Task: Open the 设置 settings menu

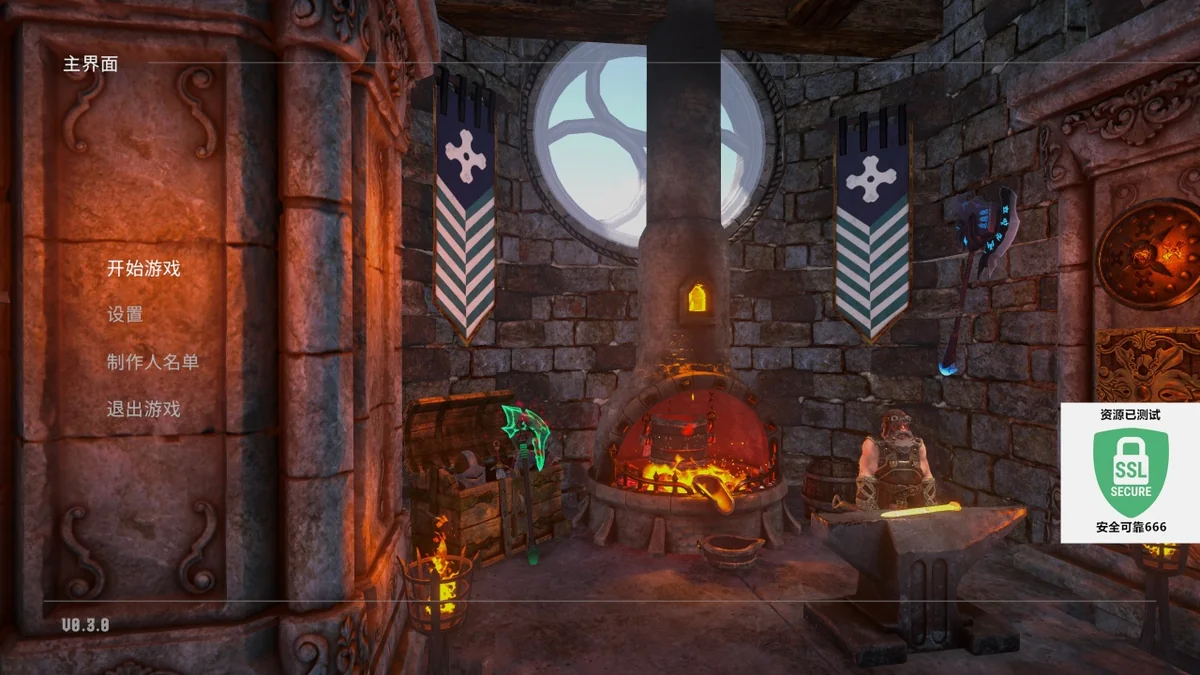Action: pyautogui.click(x=125, y=314)
